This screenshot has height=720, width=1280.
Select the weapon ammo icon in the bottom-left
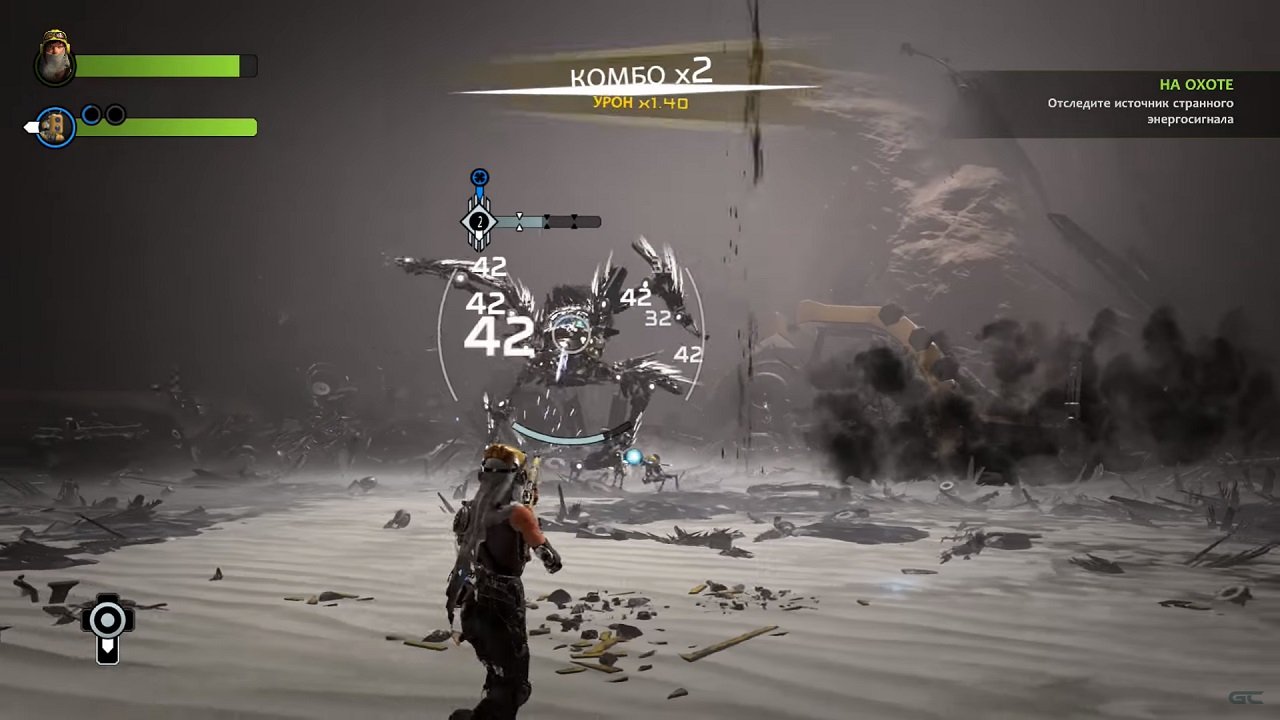(x=107, y=620)
